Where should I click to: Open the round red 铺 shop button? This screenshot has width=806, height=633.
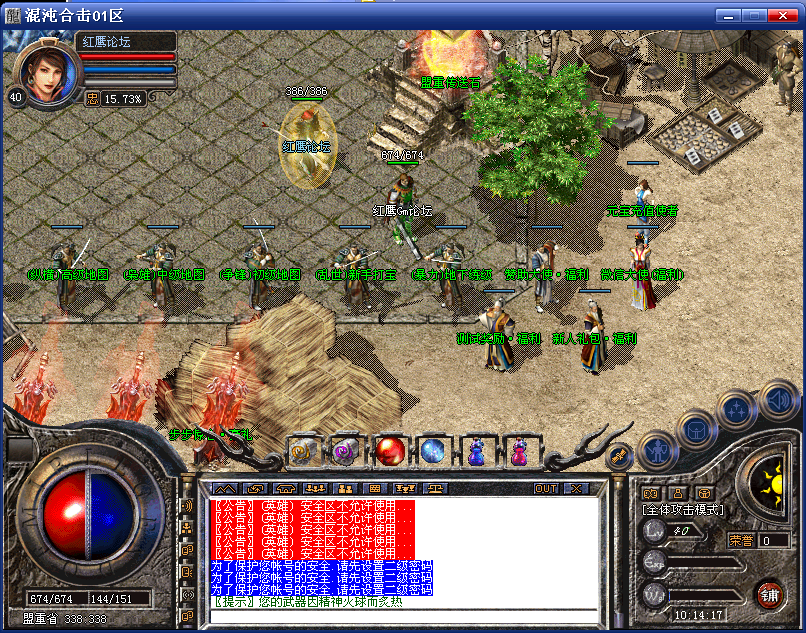769,594
